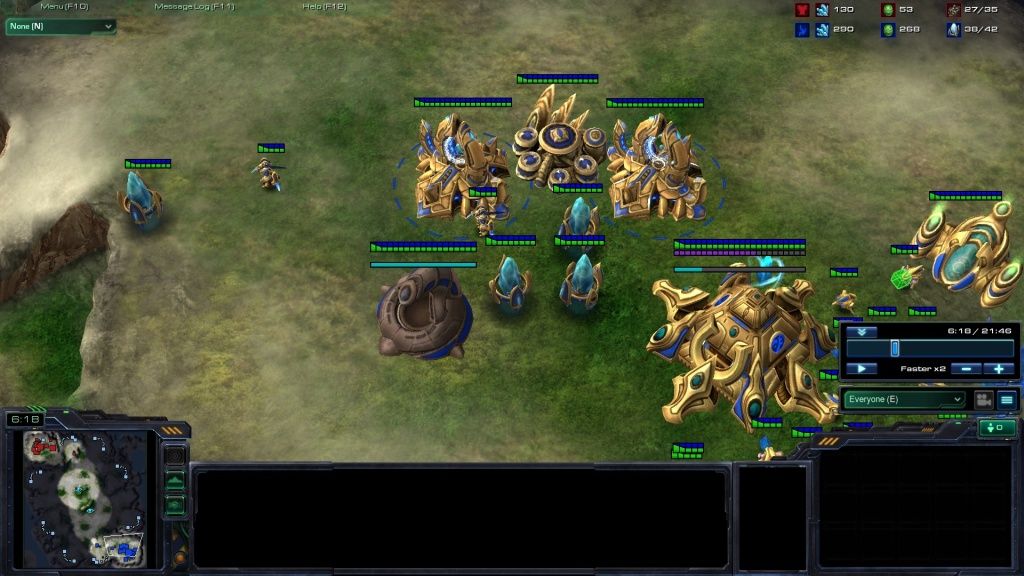Image resolution: width=1024 pixels, height=576 pixels.
Task: Toggle the bottom minimap color mode button
Action: click(x=175, y=505)
